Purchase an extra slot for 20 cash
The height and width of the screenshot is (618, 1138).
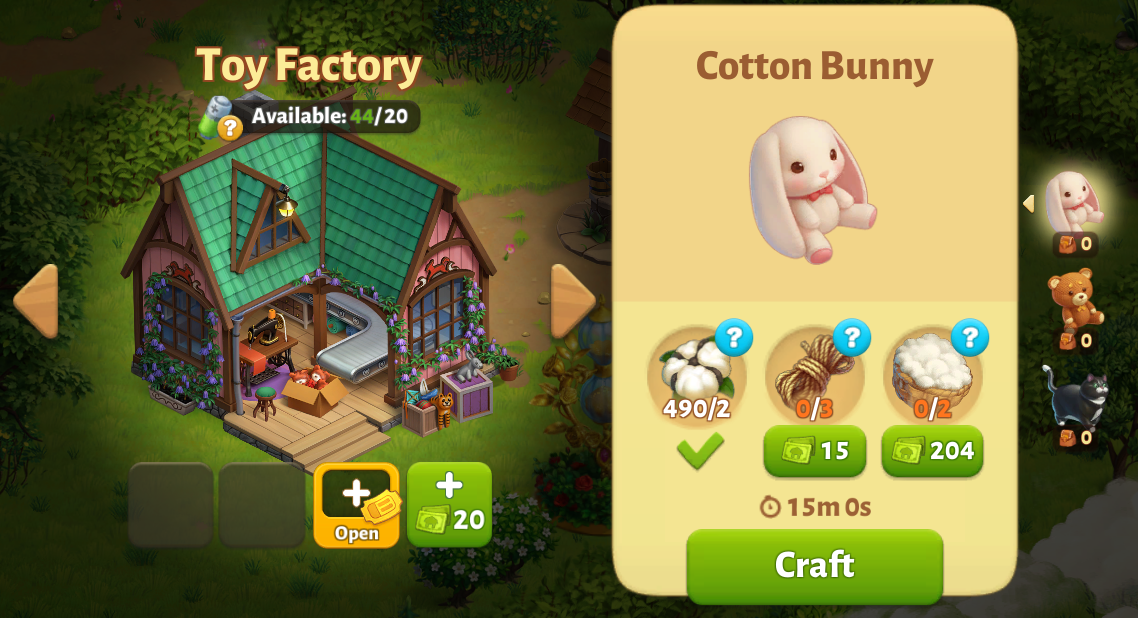(x=449, y=504)
